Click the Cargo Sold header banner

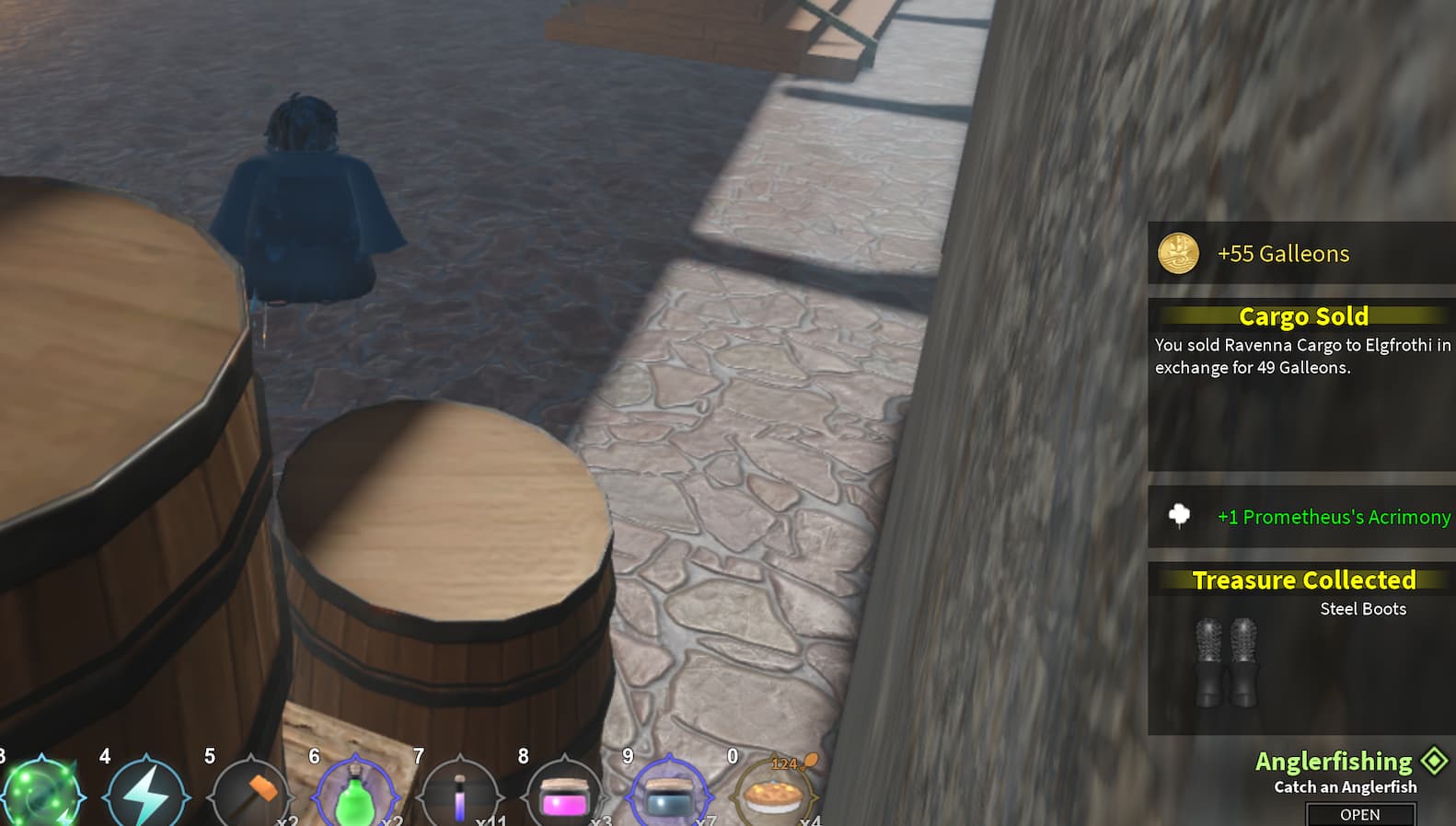(1300, 316)
